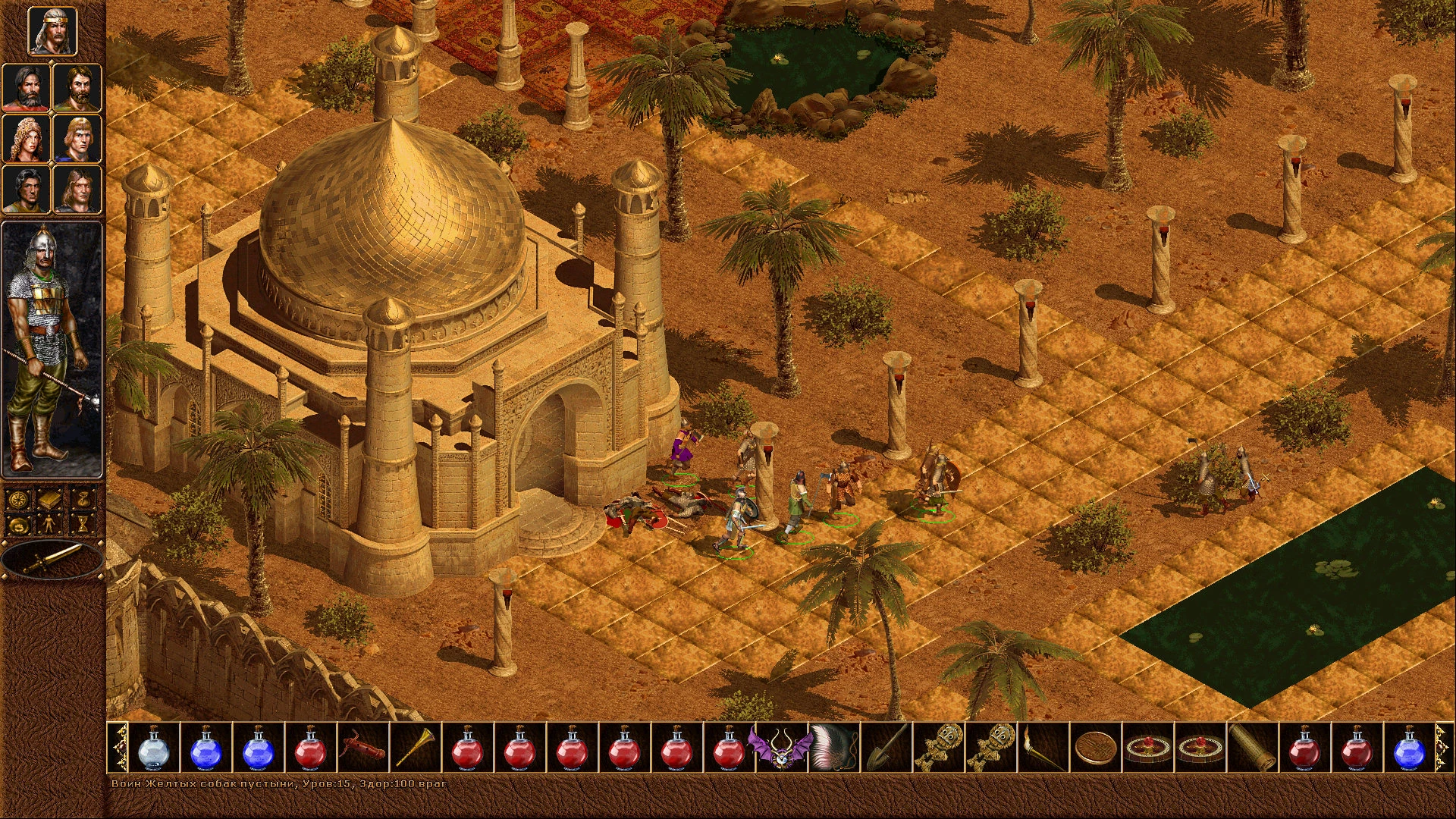1456x819 pixels.
Task: Open the compass map icon
Action: pyautogui.click(x=19, y=500)
